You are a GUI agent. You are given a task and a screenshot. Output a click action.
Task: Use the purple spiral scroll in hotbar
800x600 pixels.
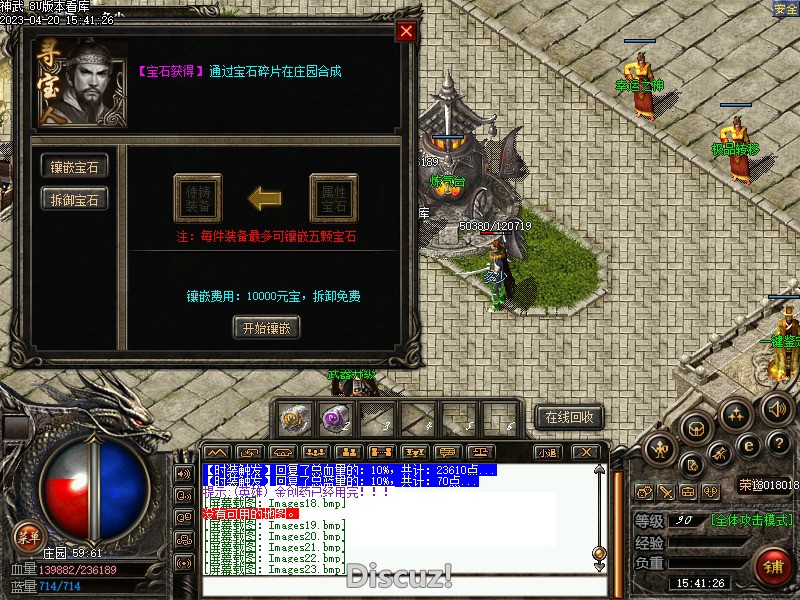pyautogui.click(x=334, y=417)
